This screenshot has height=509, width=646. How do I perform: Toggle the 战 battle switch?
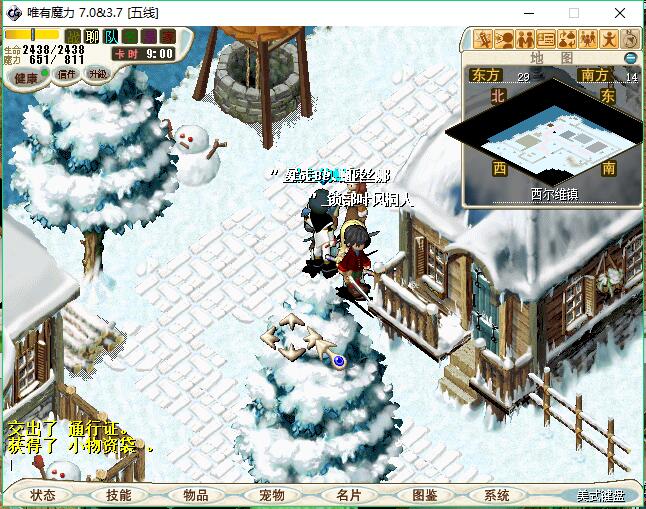(x=73, y=37)
